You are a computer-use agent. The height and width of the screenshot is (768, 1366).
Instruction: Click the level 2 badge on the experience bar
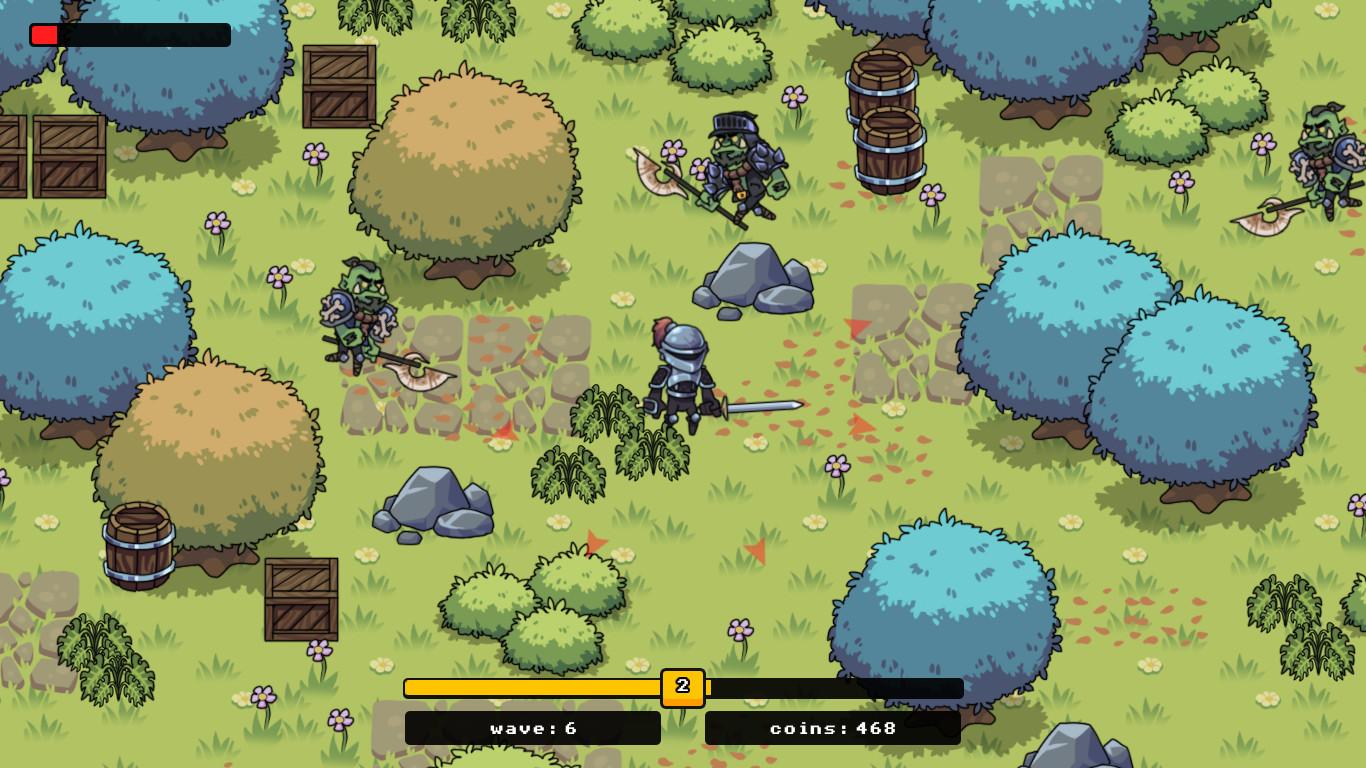(683, 687)
